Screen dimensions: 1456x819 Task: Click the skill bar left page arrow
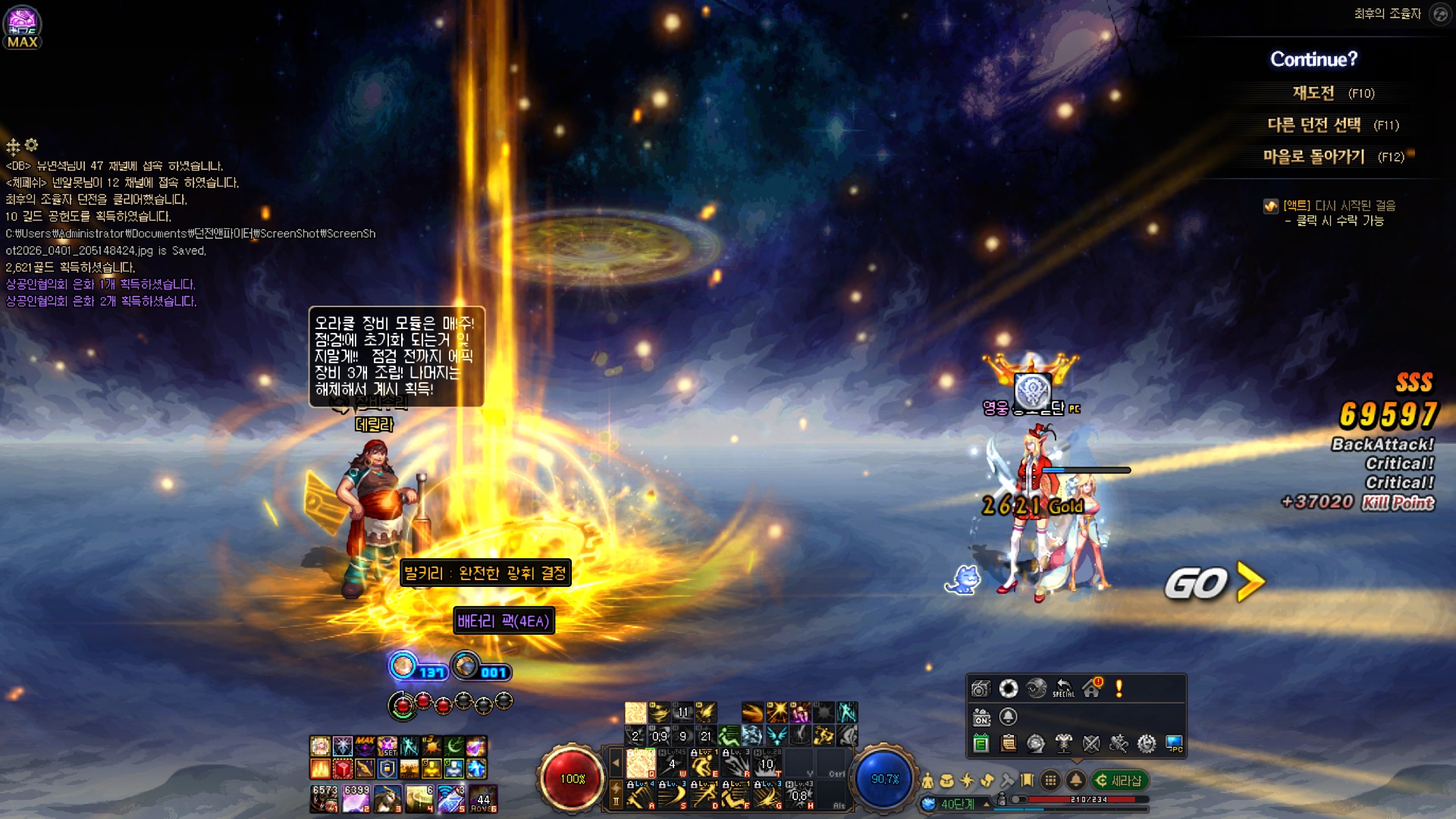click(x=616, y=763)
